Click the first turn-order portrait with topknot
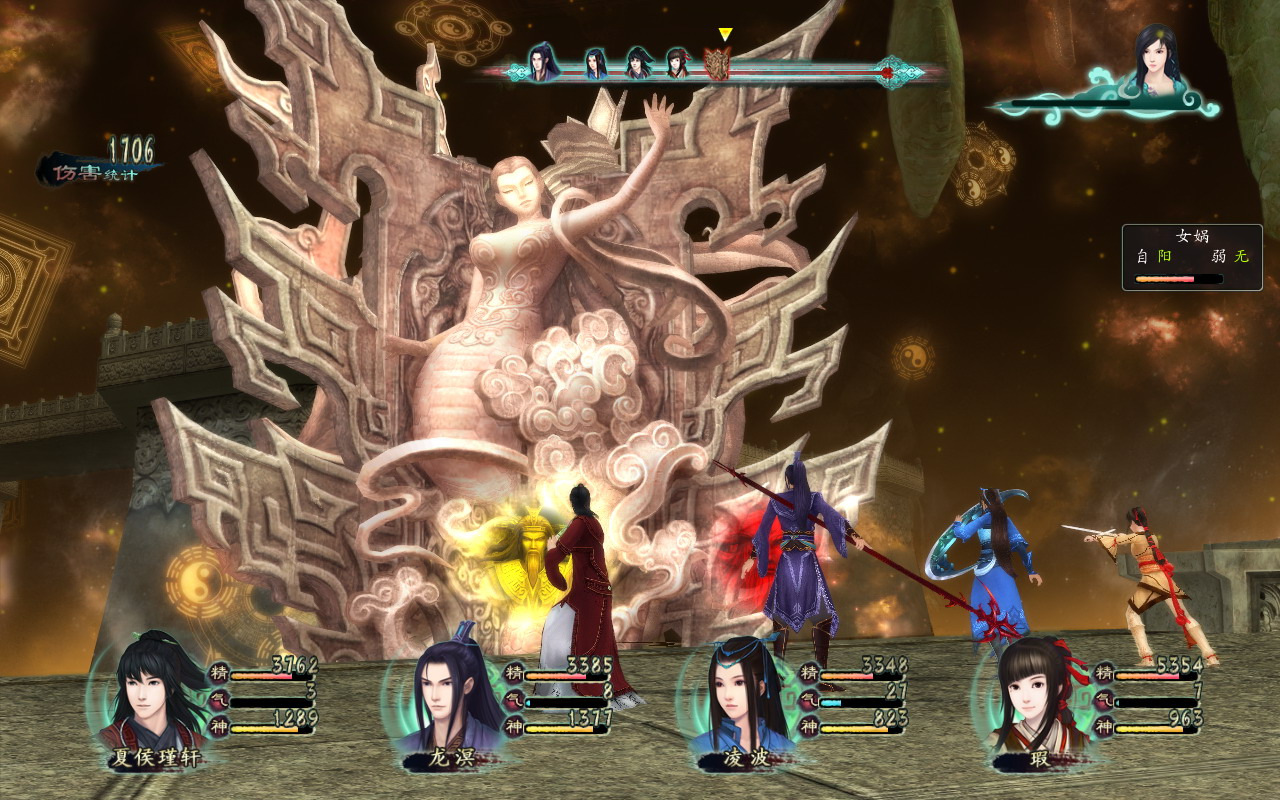This screenshot has width=1280, height=800. coord(541,63)
